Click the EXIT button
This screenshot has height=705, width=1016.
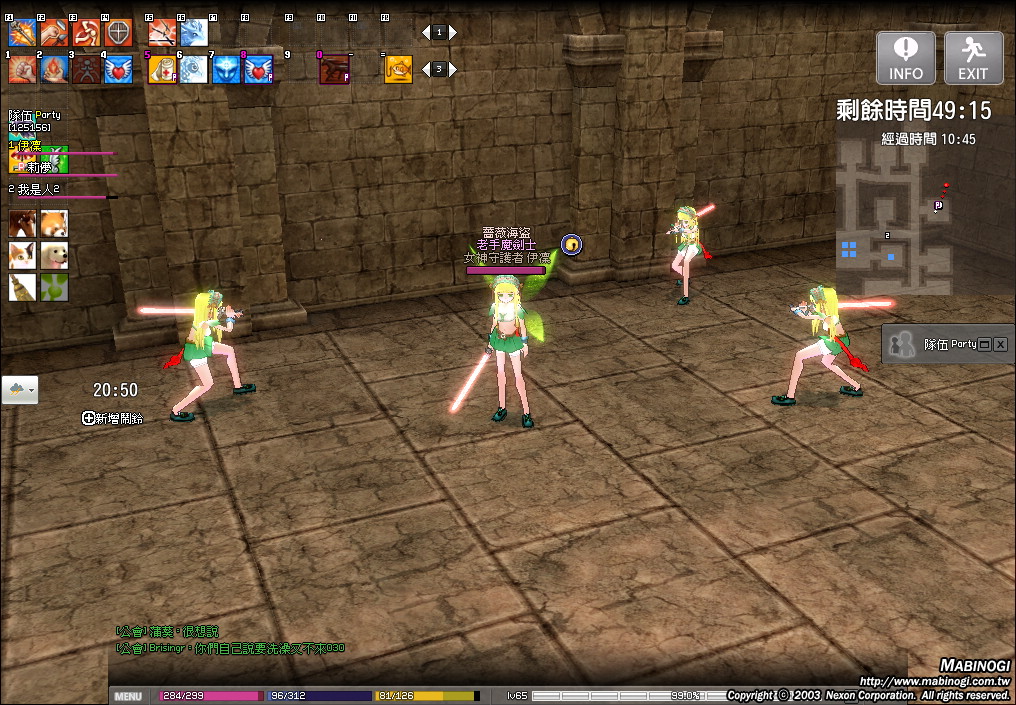tap(973, 58)
